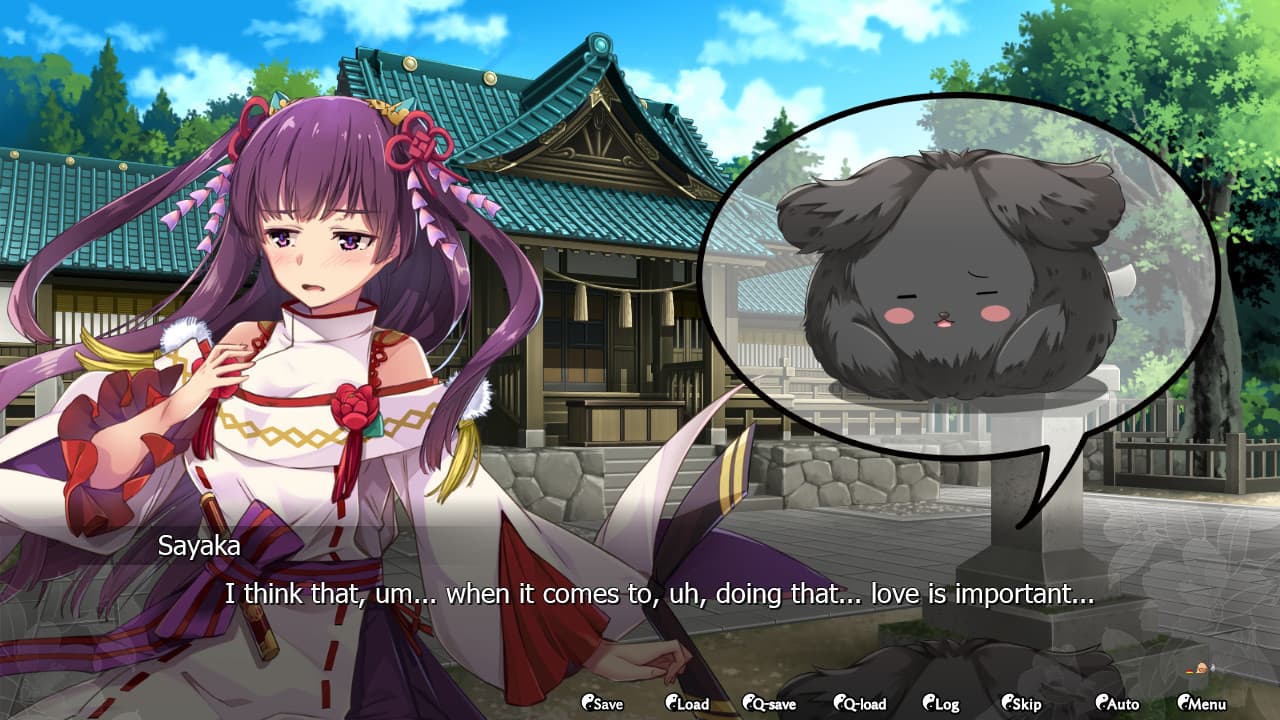Open the Load game screen
Image resolution: width=1280 pixels, height=720 pixels.
(x=687, y=704)
